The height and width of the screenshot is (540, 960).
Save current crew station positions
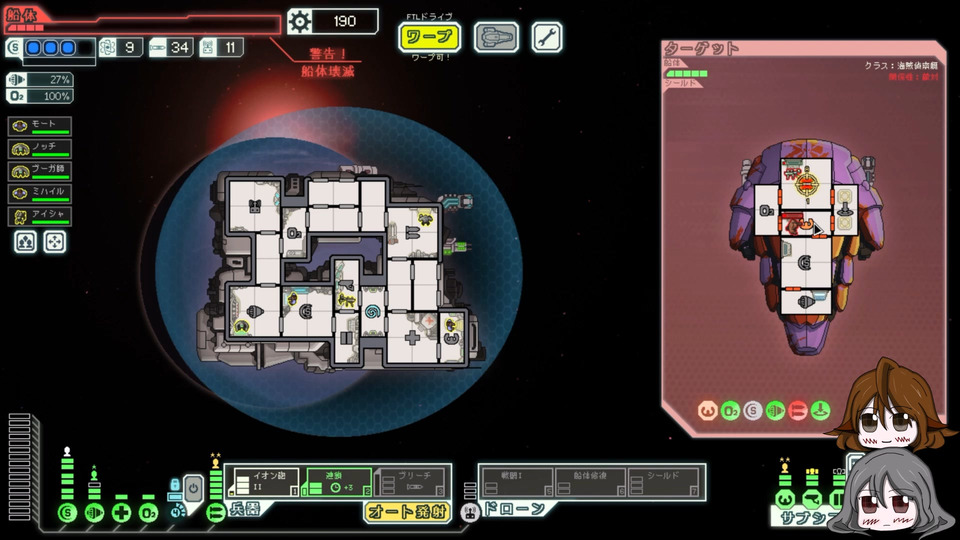(26, 241)
